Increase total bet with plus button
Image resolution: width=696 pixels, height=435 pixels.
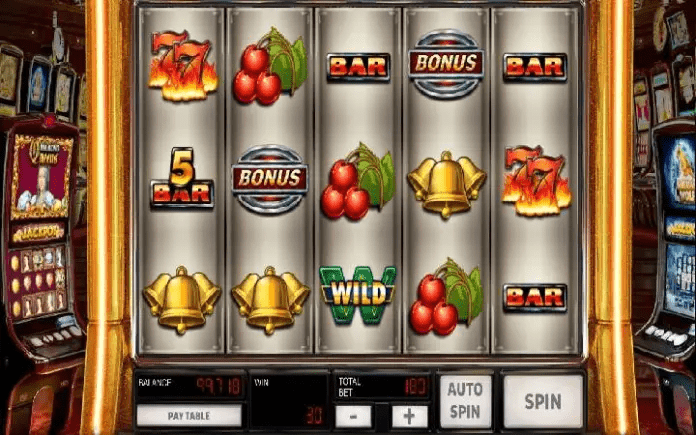[x=408, y=414]
